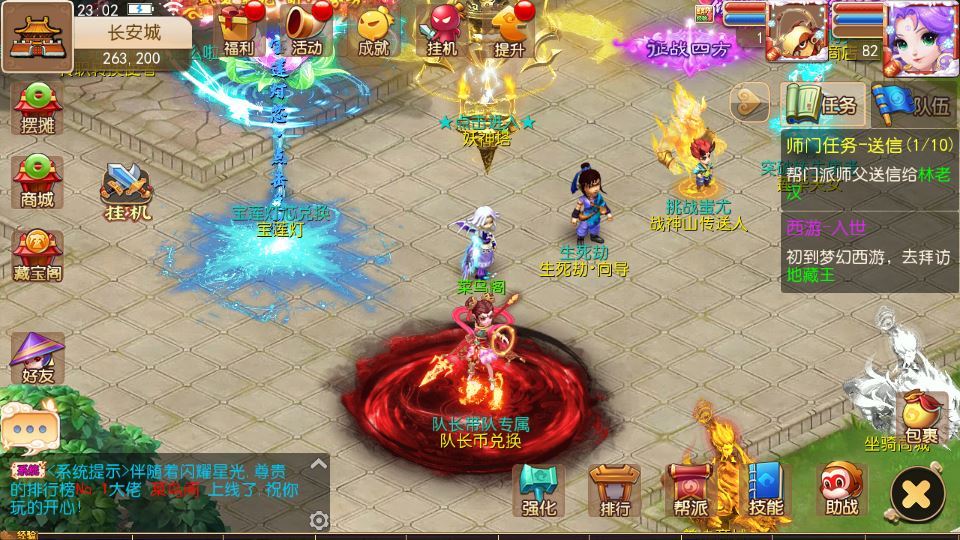
Task: Open the 福利 welfare gift icon
Action: click(238, 28)
